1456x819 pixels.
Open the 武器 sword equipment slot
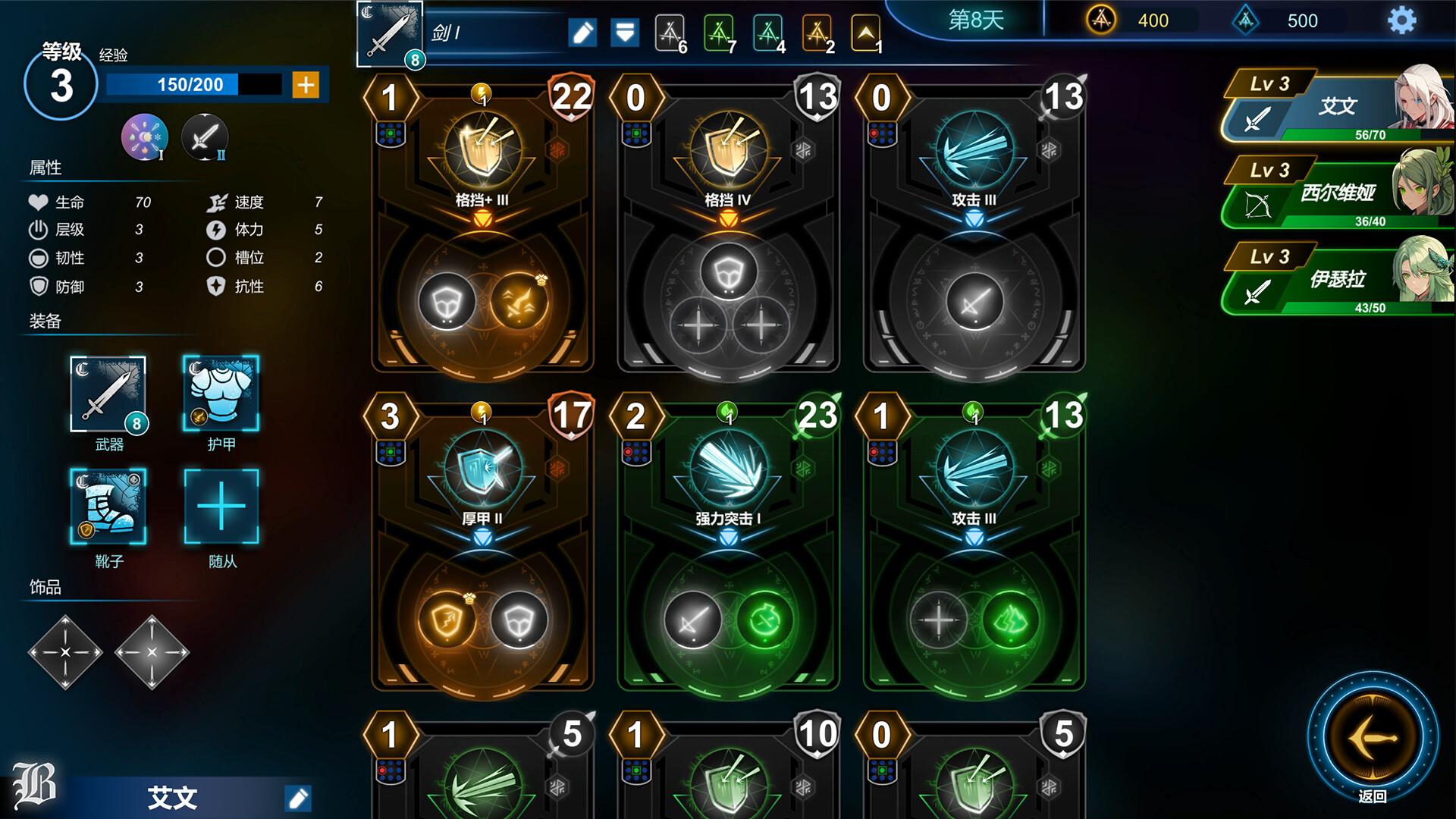(x=108, y=394)
